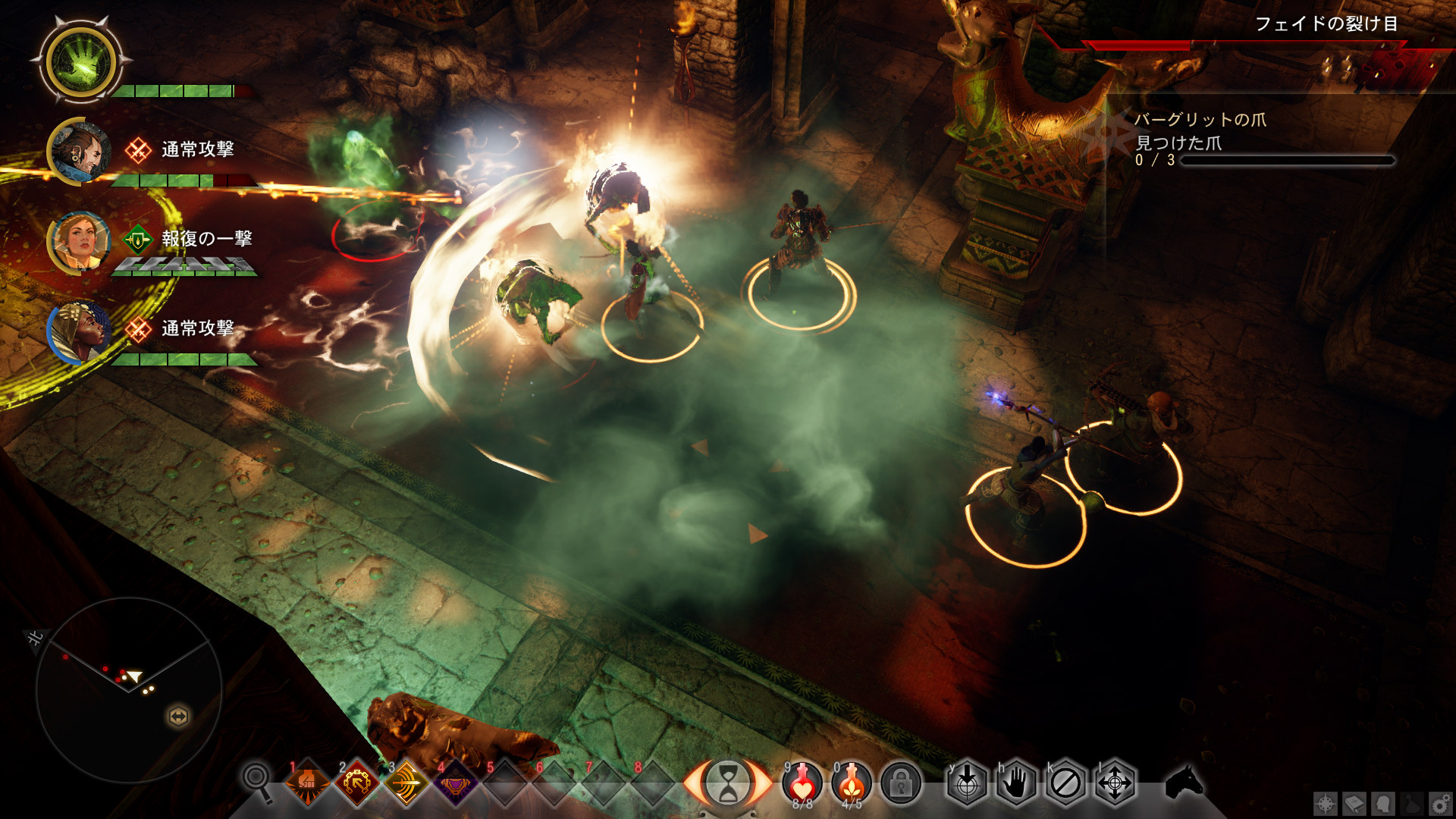This screenshot has height=819, width=1456.
Task: Click the locked potion slot
Action: (x=901, y=783)
